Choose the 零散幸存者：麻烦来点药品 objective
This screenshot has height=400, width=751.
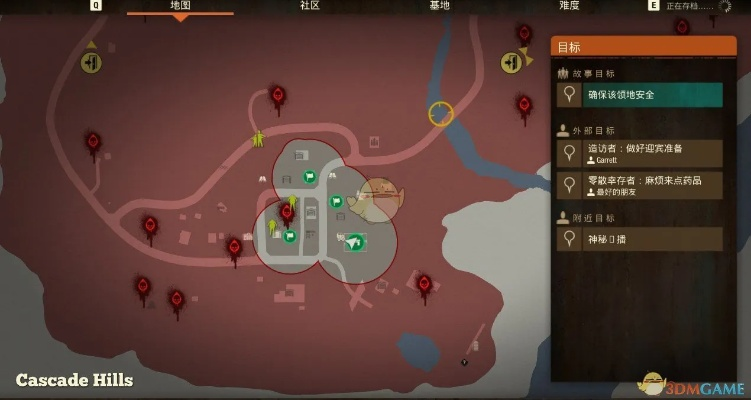point(640,185)
